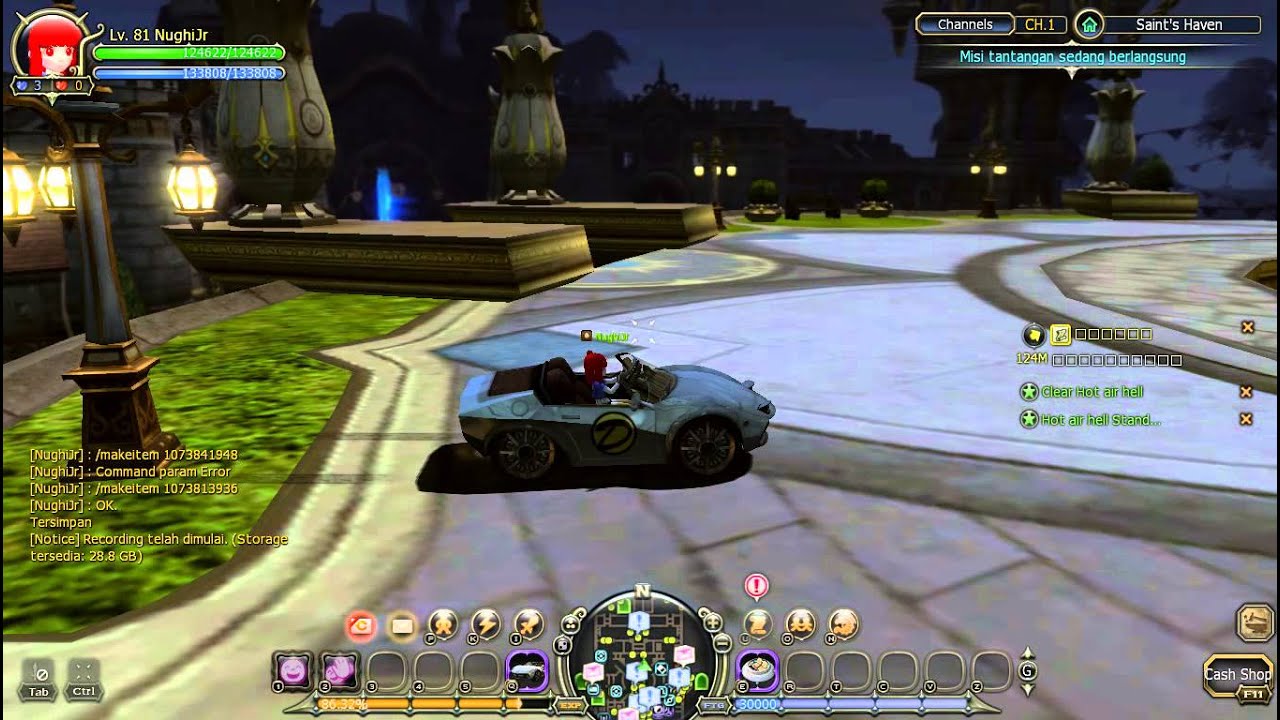The height and width of the screenshot is (720, 1280).
Task: Activate the smiley face emote slot
Action: click(x=293, y=671)
